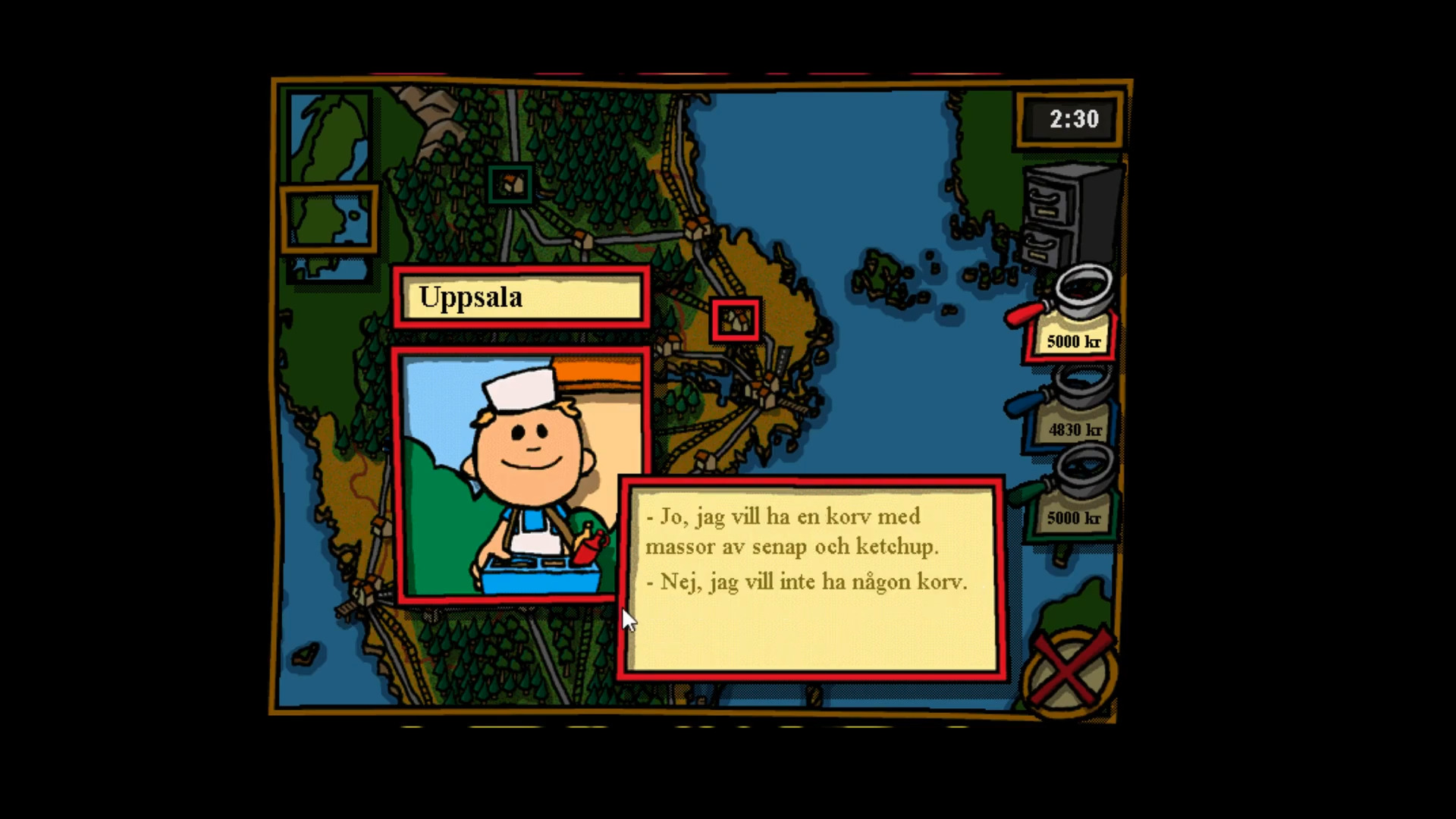This screenshot has height=819, width=1456.
Task: Click the red-framed Uppsala city marker
Action: [736, 320]
